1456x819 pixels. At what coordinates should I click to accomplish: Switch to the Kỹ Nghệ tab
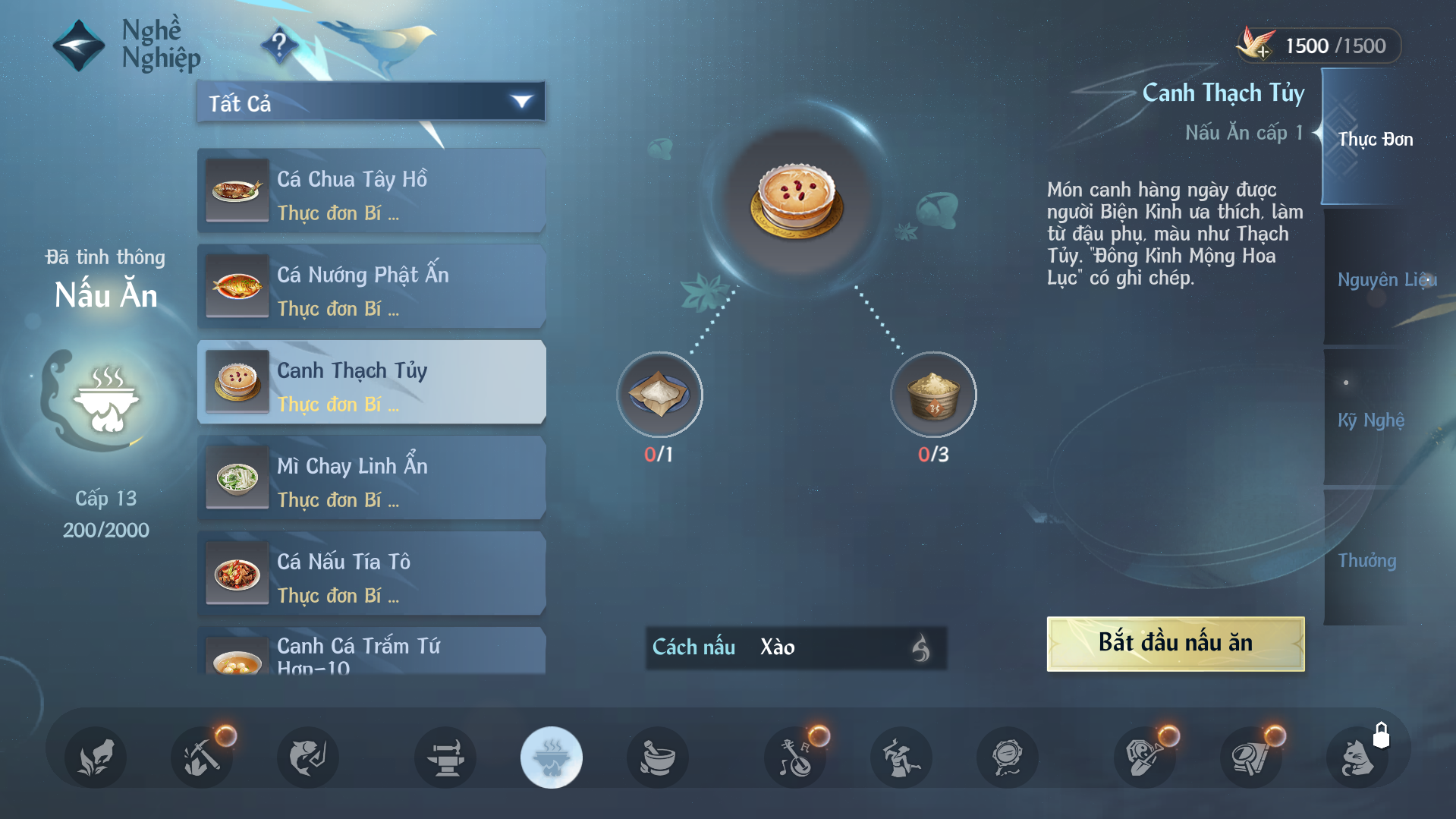click(1370, 420)
